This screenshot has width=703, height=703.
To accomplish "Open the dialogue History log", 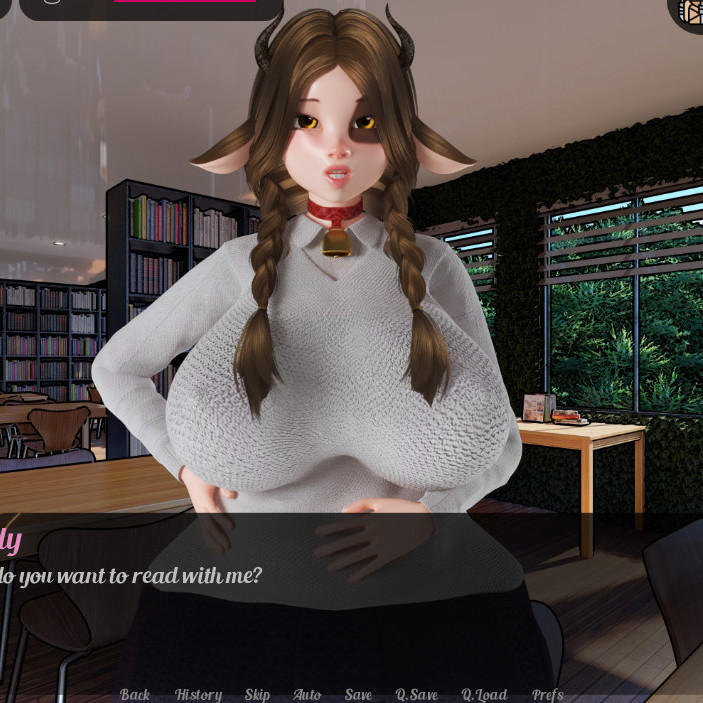I will (198, 694).
